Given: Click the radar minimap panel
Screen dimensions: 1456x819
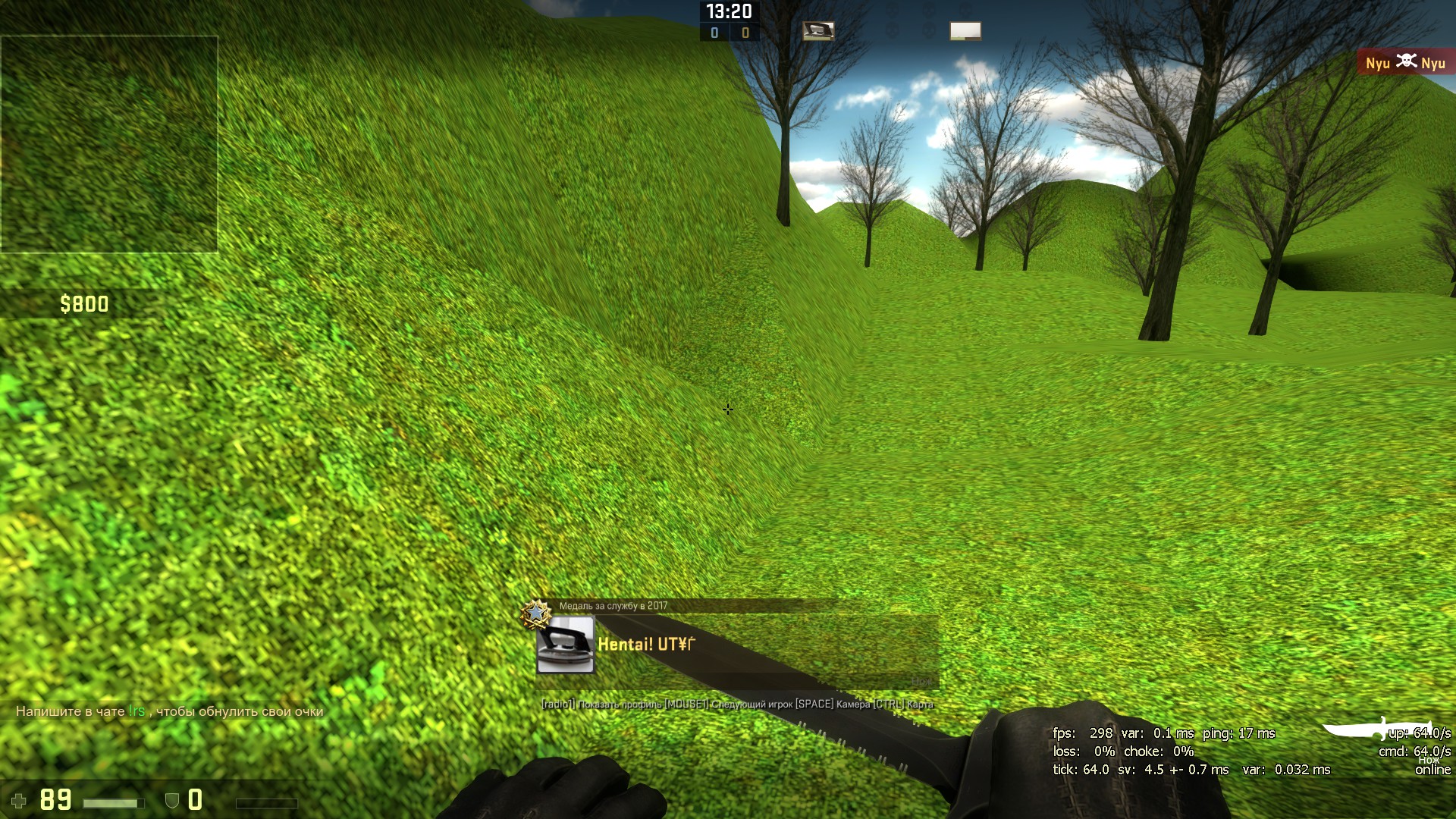Looking at the screenshot, I should coord(109,143).
